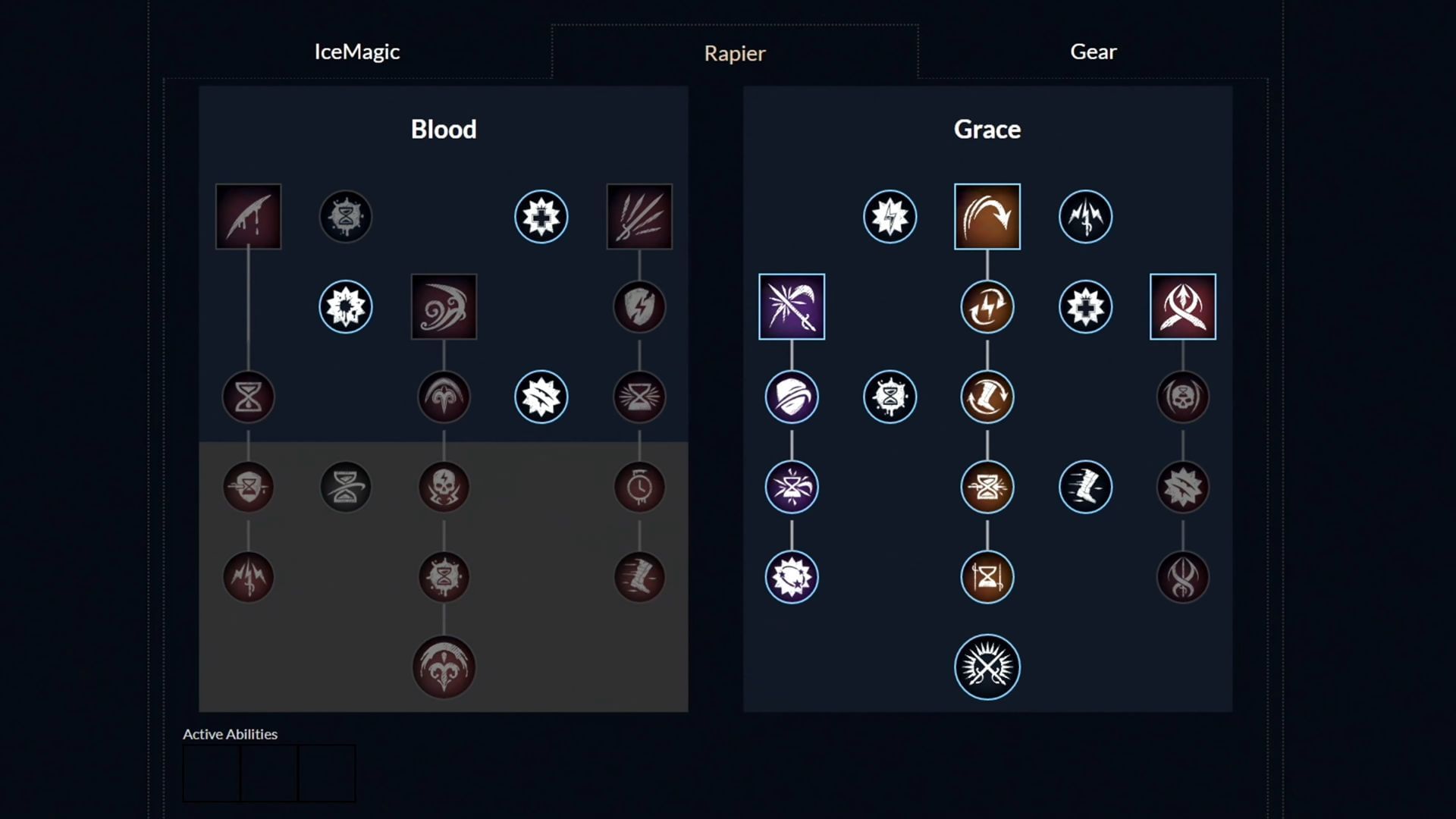Click the skull node on Grace tree right side
1456x819 pixels.
(x=1183, y=397)
